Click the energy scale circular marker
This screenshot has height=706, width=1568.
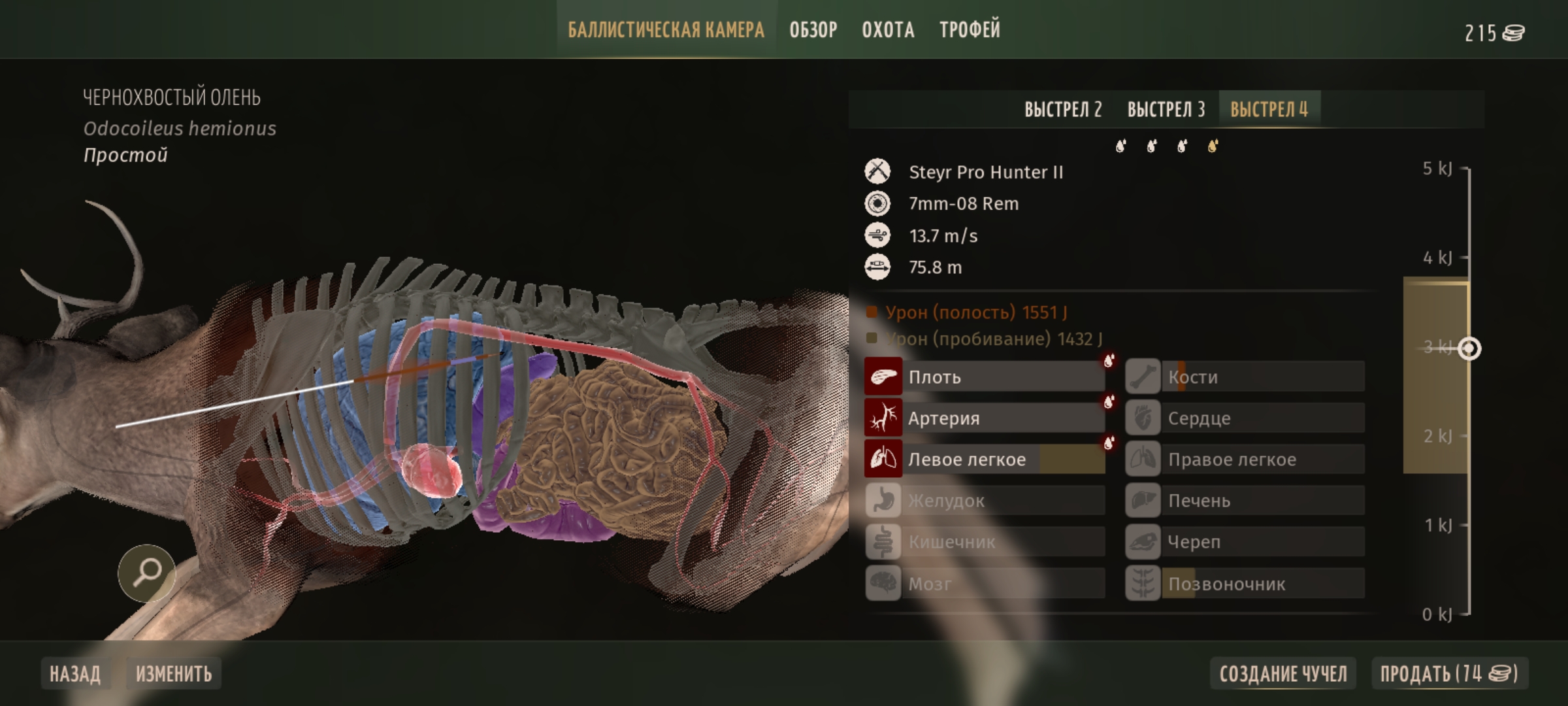pyautogui.click(x=1469, y=348)
